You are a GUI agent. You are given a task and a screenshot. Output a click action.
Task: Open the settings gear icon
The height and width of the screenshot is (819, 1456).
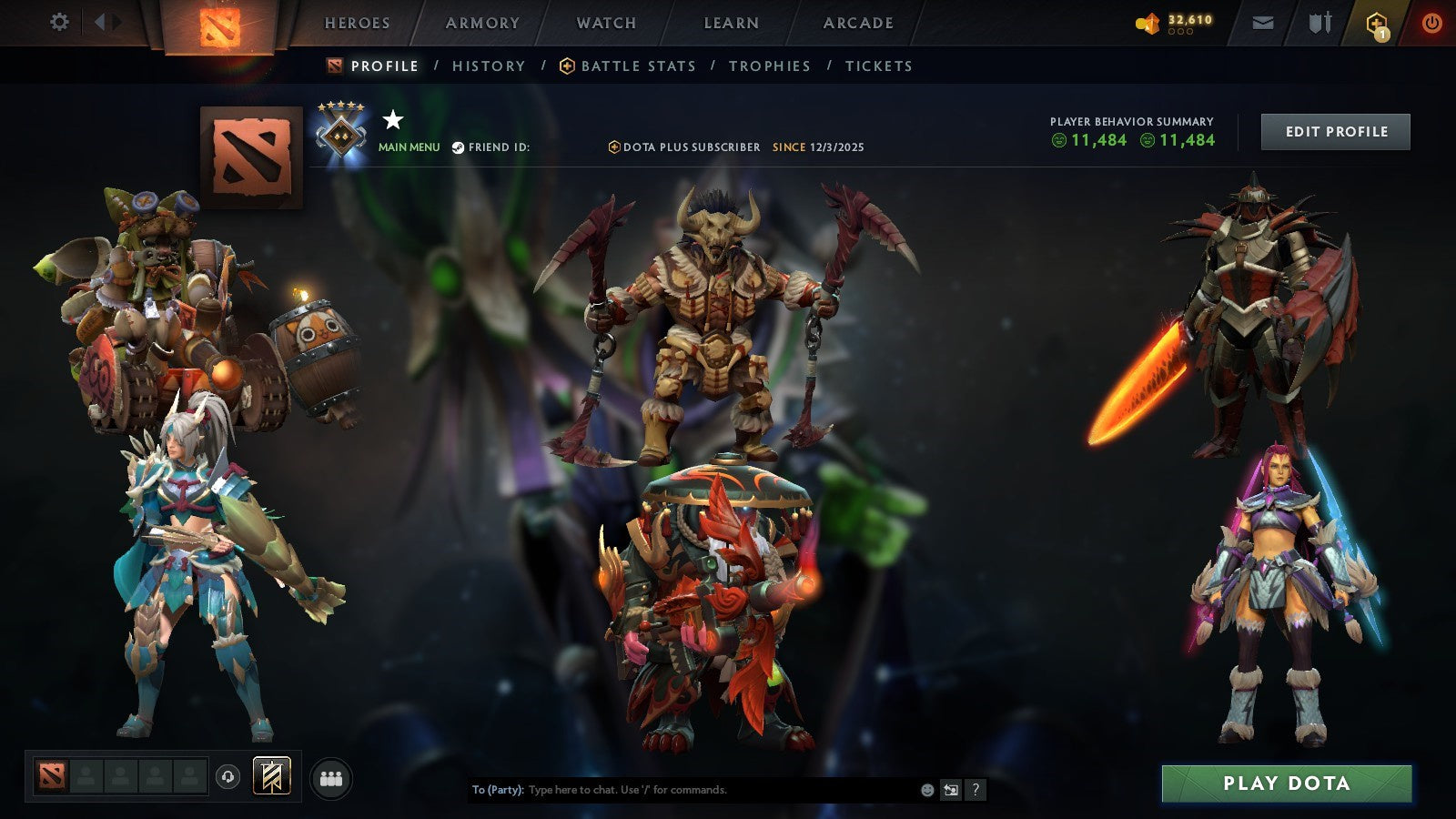(x=59, y=20)
